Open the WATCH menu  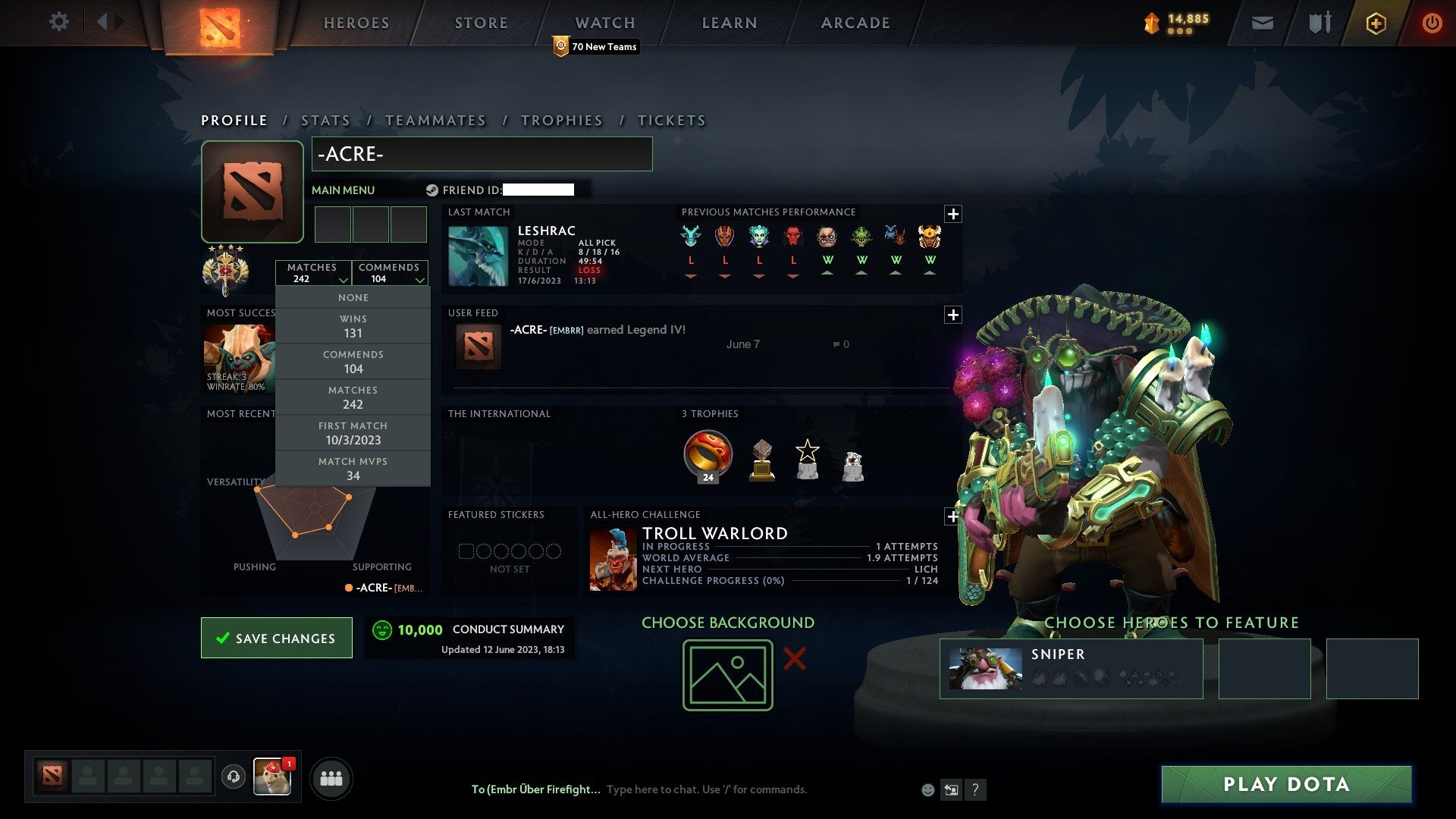(x=604, y=23)
